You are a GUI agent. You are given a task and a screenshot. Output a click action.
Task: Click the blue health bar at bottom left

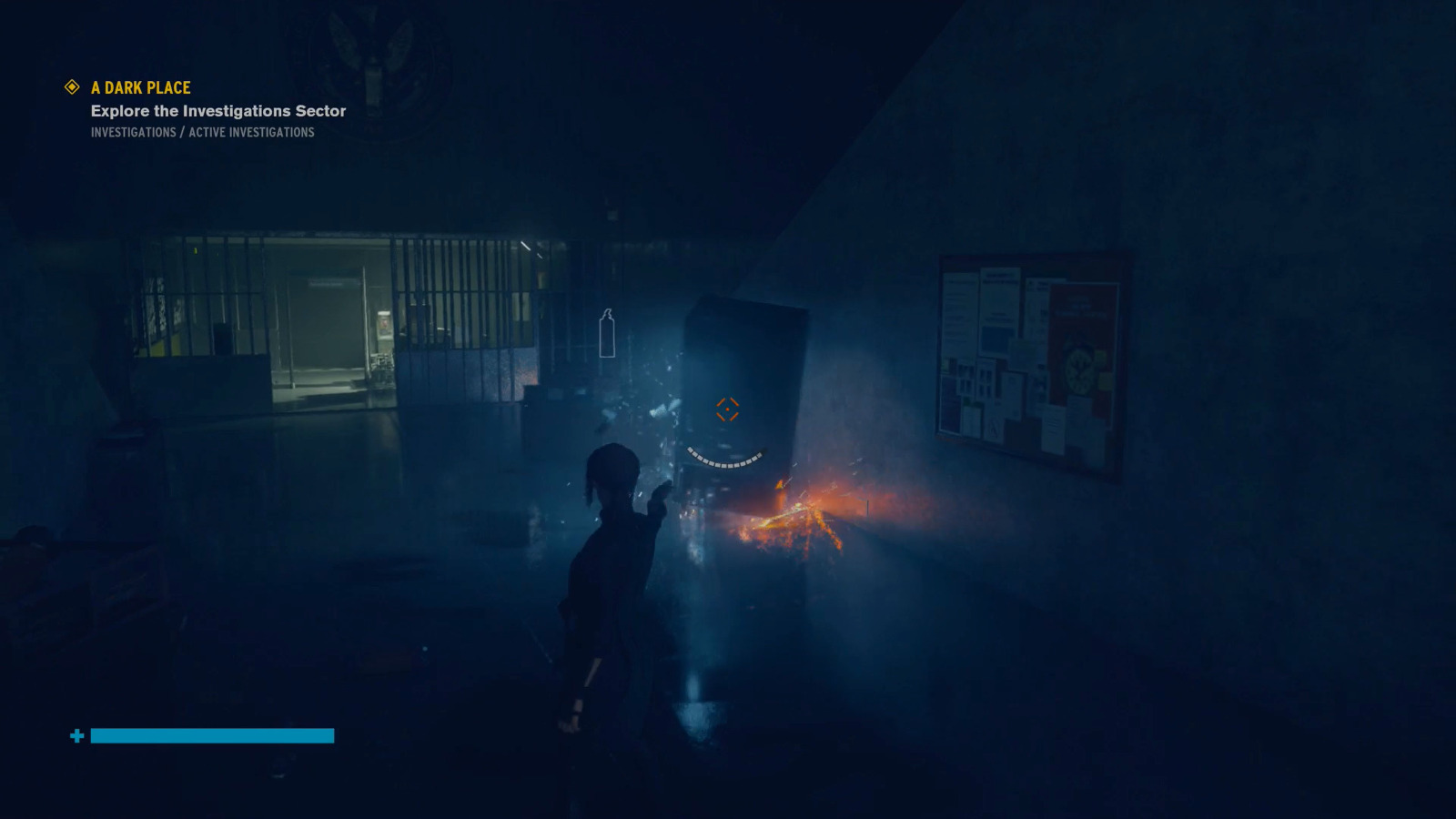(x=211, y=735)
